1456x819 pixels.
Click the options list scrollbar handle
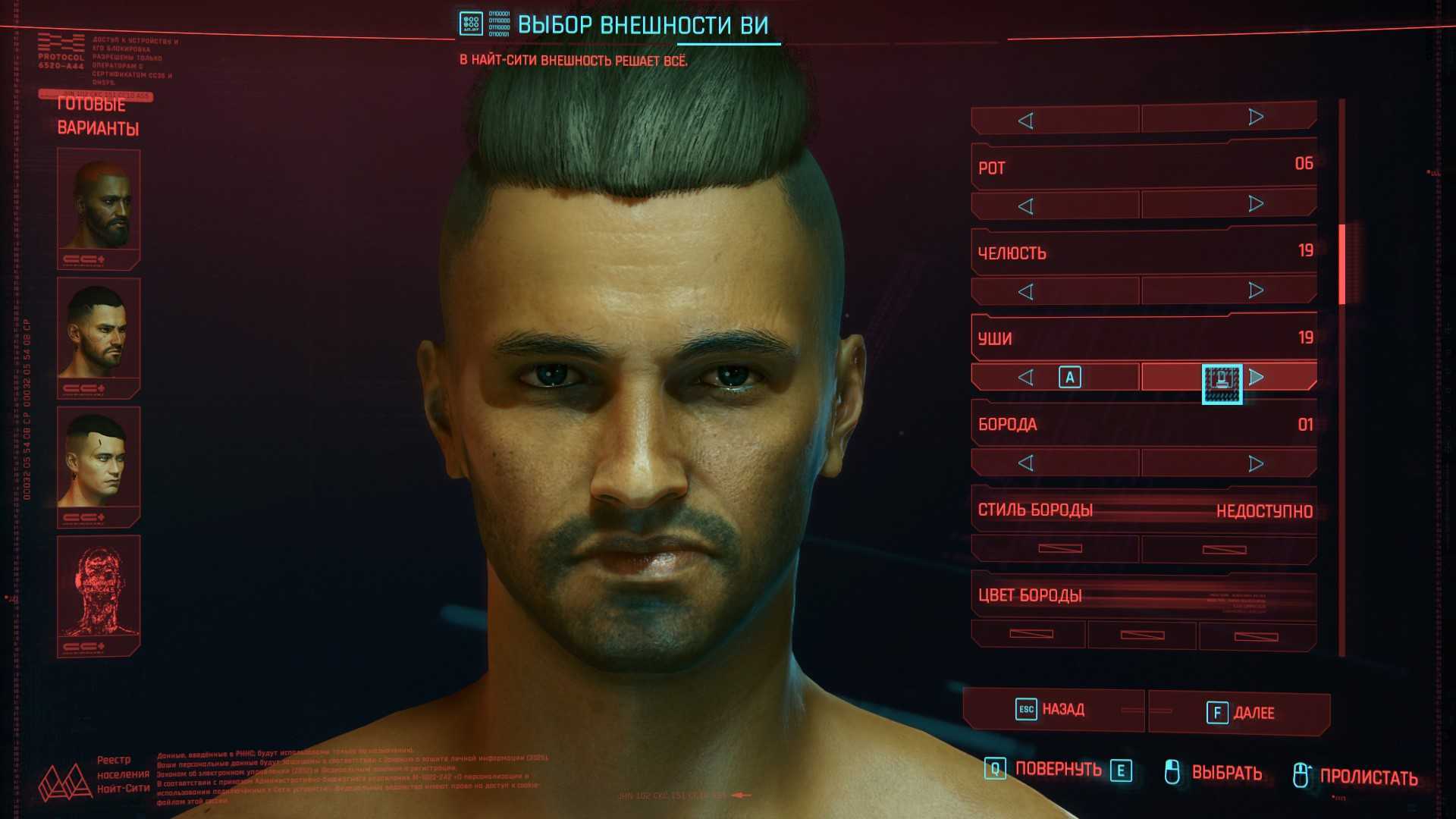pos(1341,264)
